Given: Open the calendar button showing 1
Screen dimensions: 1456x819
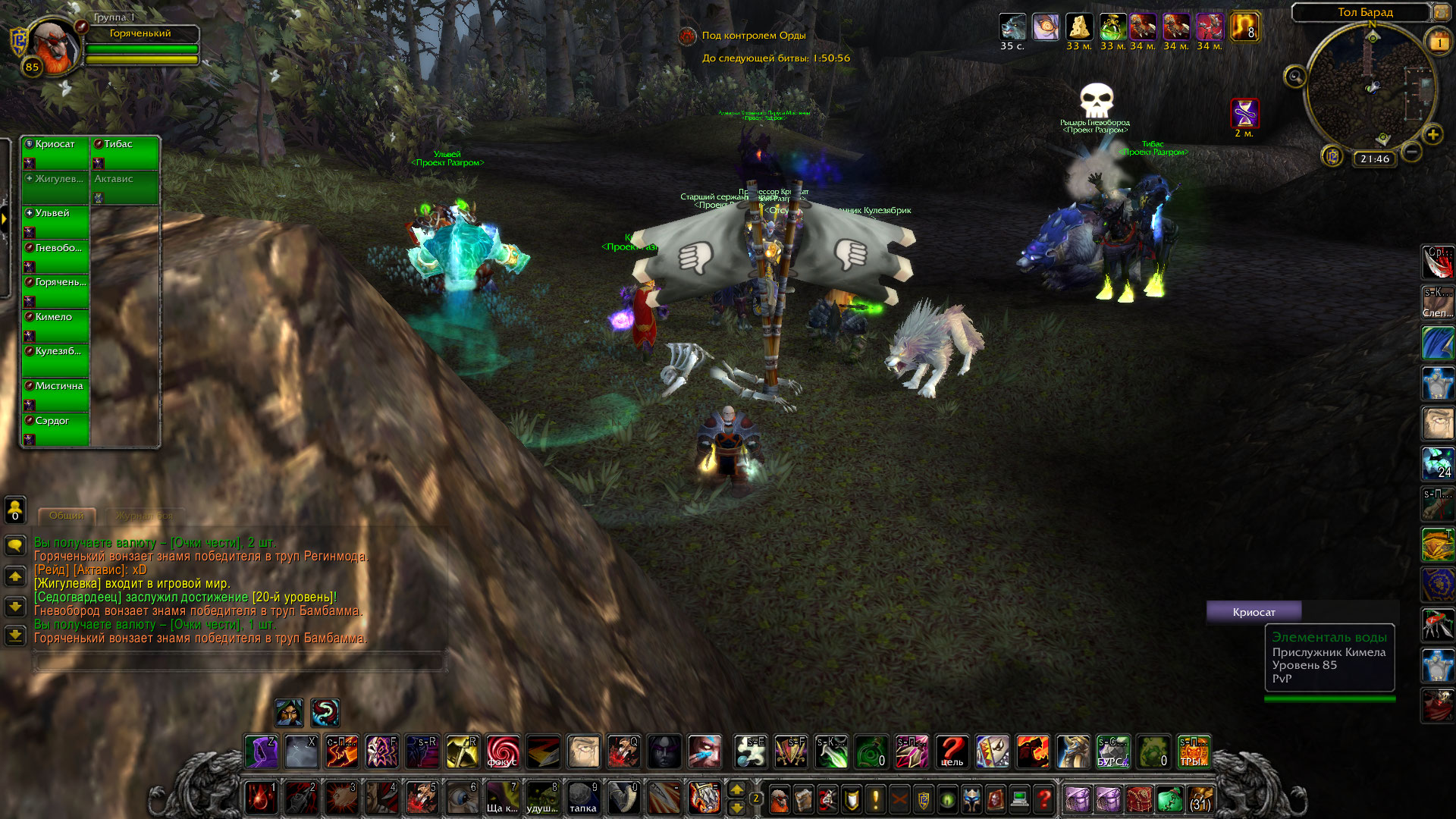Looking at the screenshot, I should 1439,42.
